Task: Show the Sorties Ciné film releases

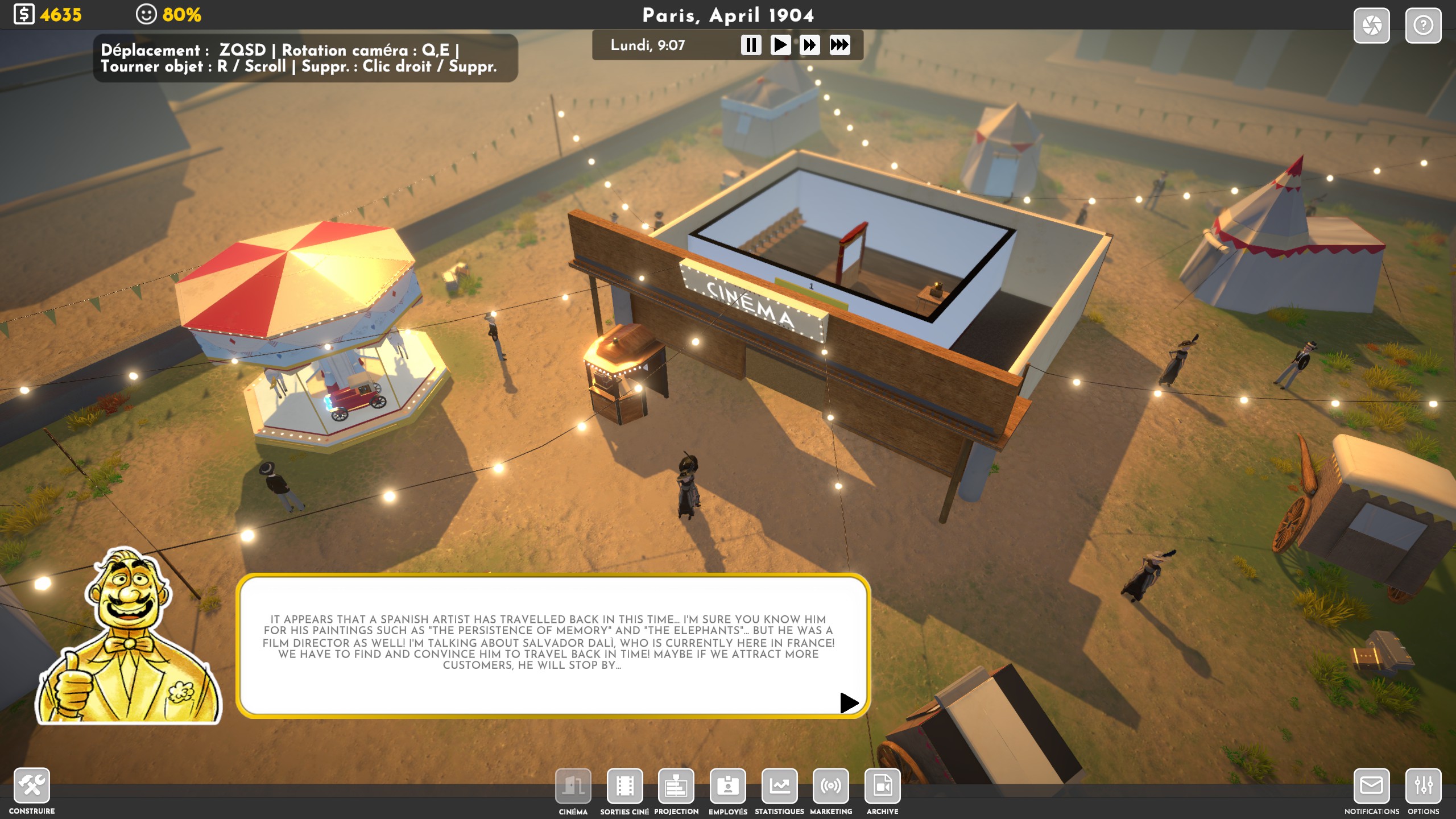Action: (624, 786)
